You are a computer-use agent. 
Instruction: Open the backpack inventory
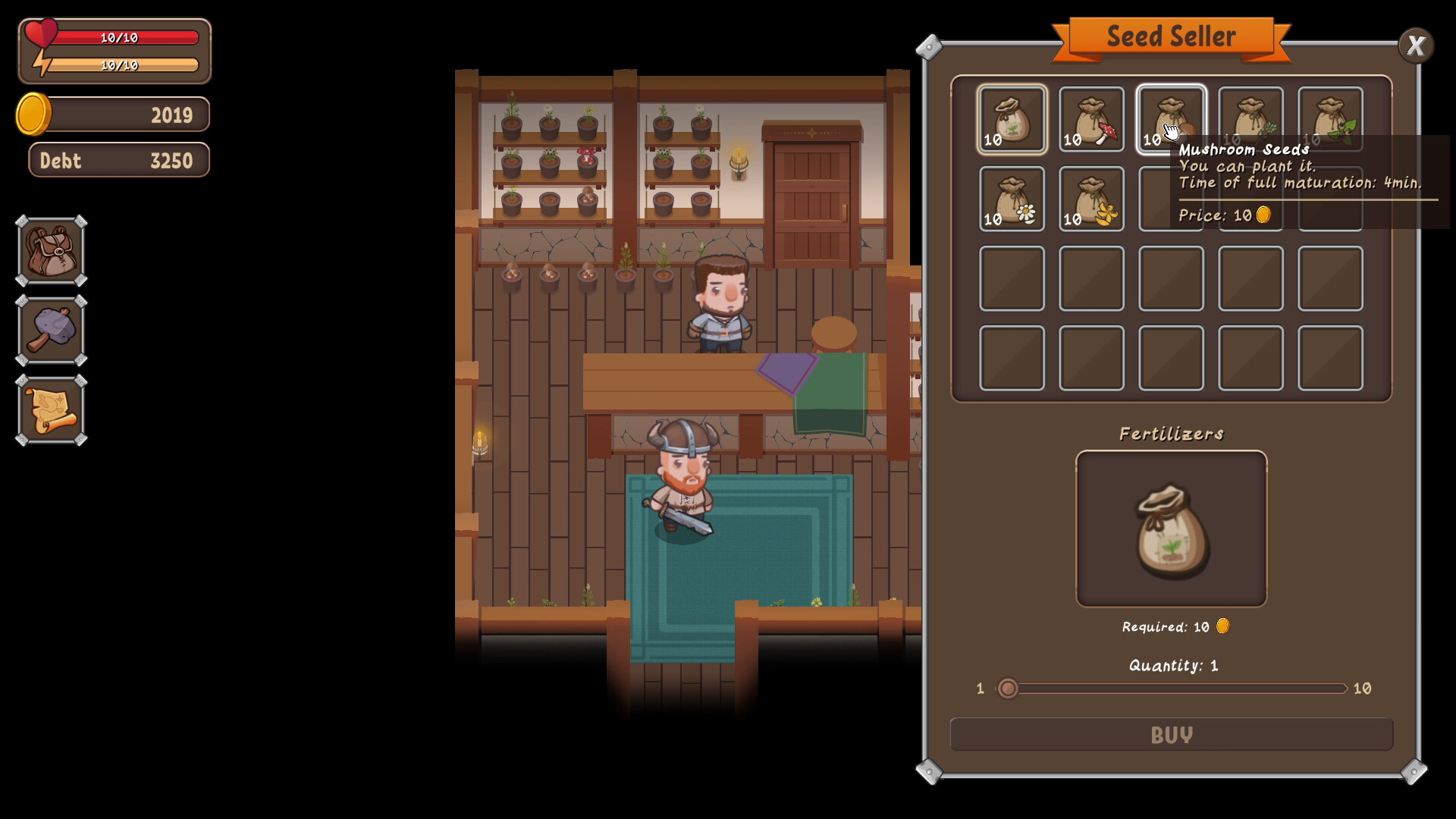point(50,250)
